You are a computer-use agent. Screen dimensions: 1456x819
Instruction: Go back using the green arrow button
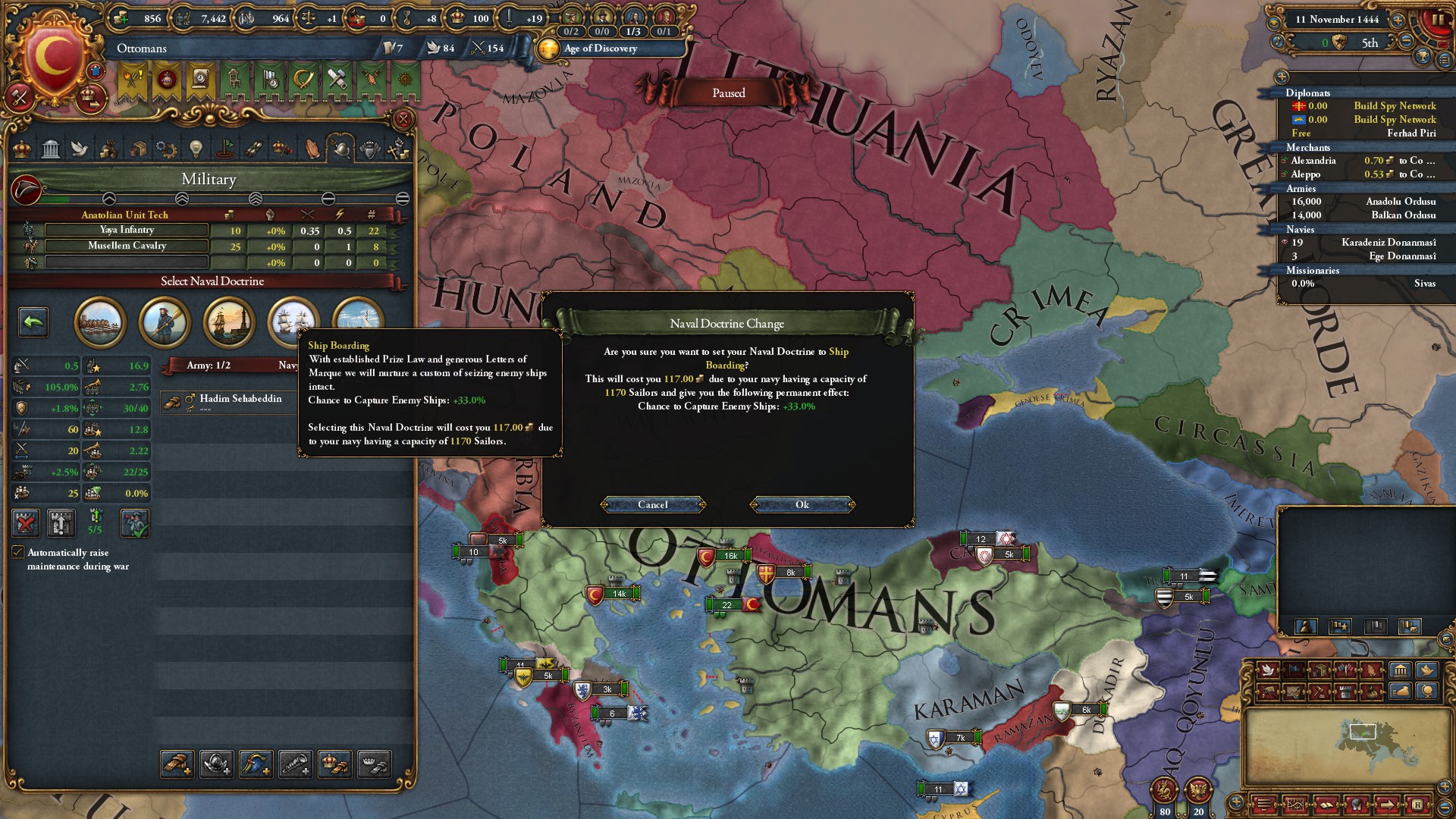tap(33, 322)
